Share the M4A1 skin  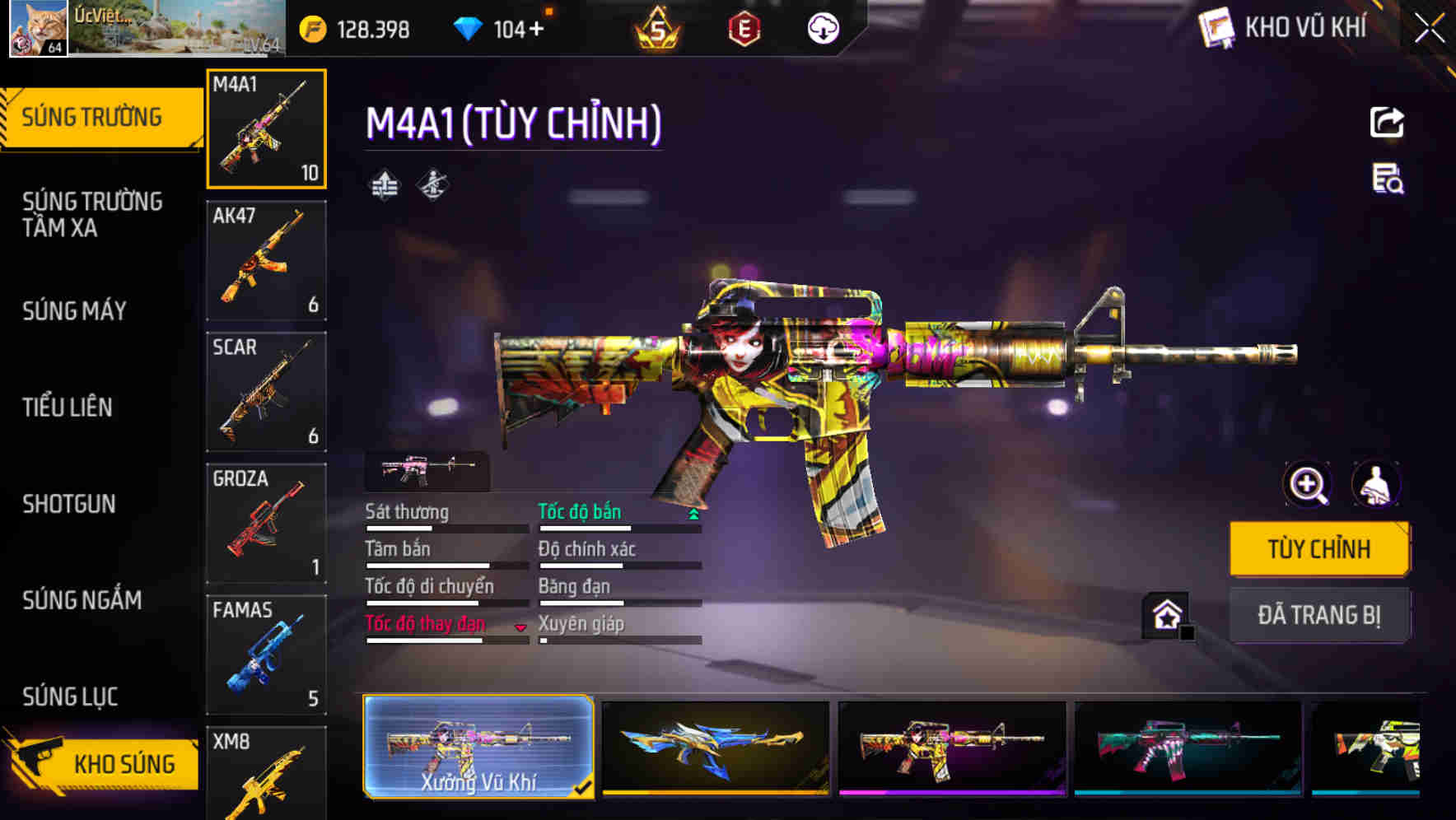pos(1388,122)
